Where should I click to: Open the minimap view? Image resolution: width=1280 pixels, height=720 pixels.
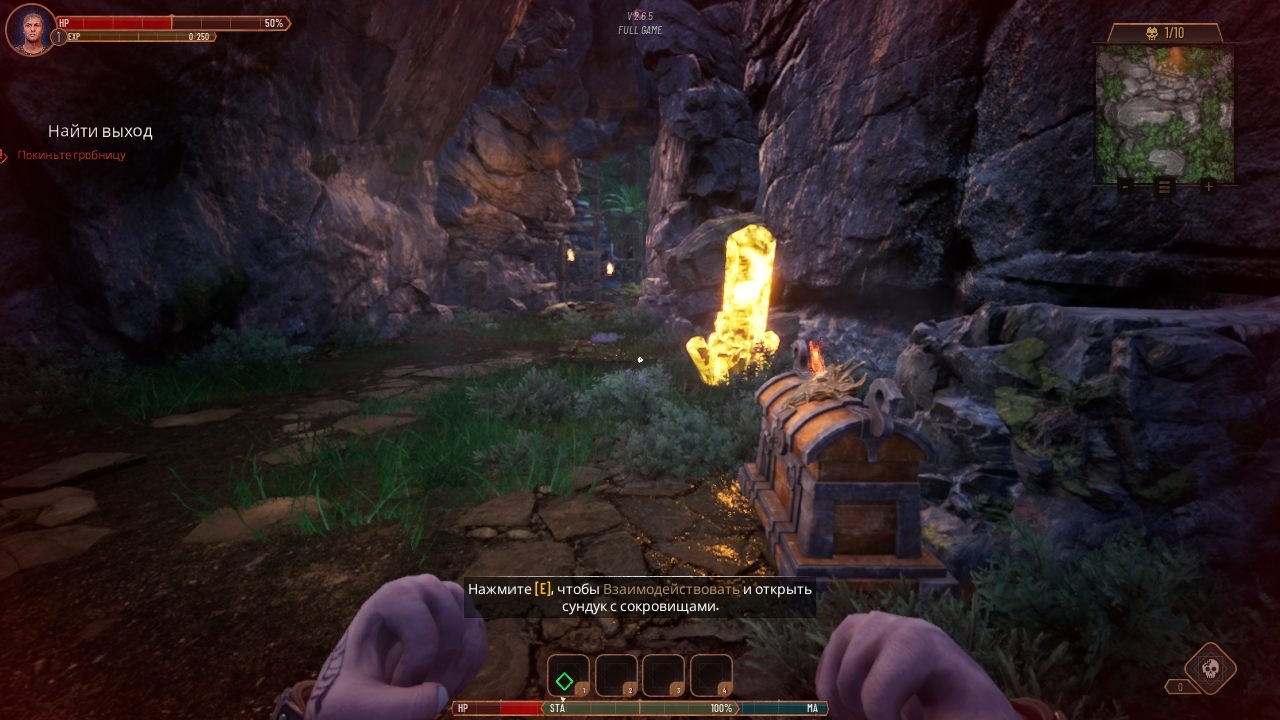(1165, 113)
